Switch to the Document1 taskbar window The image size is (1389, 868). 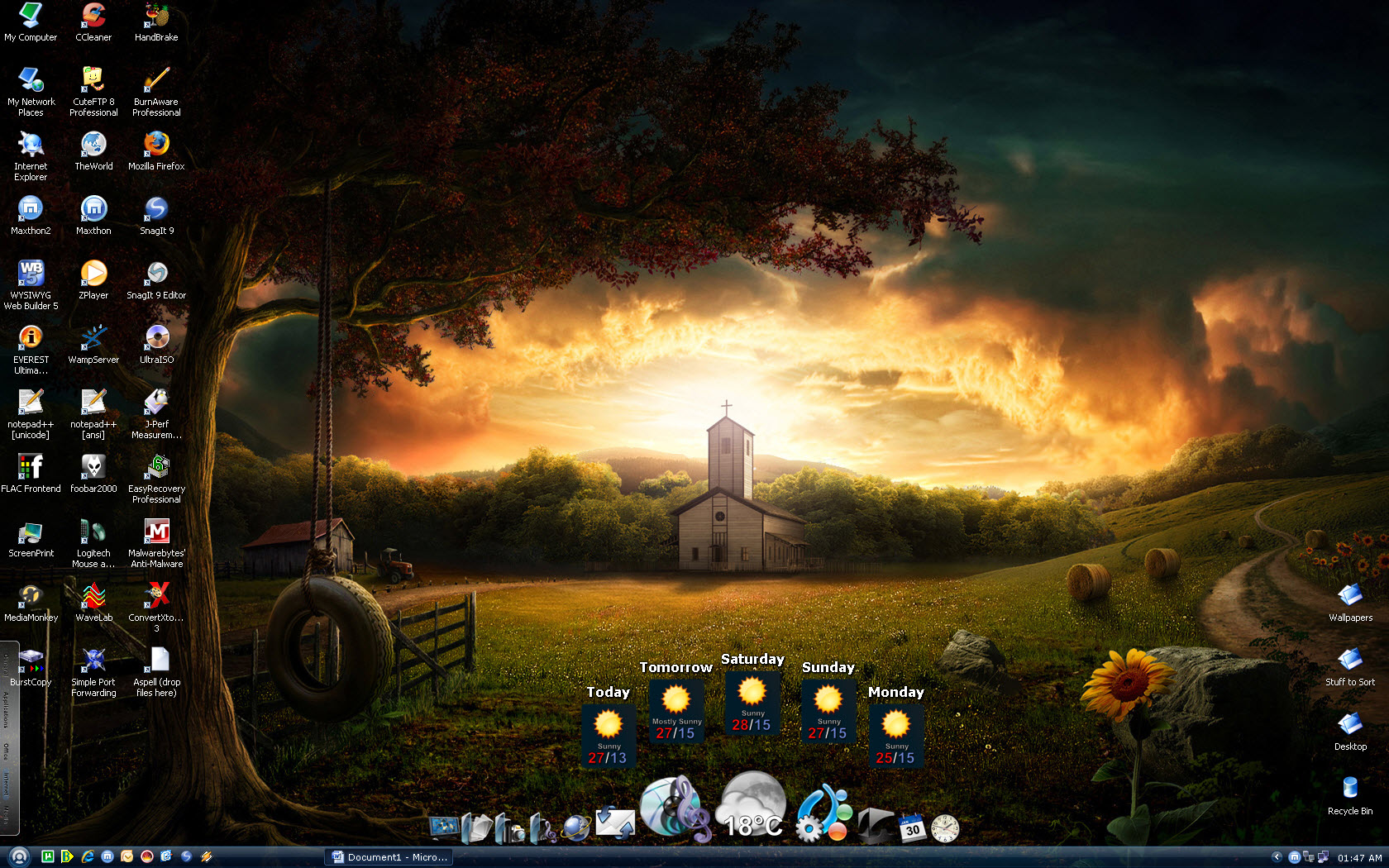click(389, 857)
